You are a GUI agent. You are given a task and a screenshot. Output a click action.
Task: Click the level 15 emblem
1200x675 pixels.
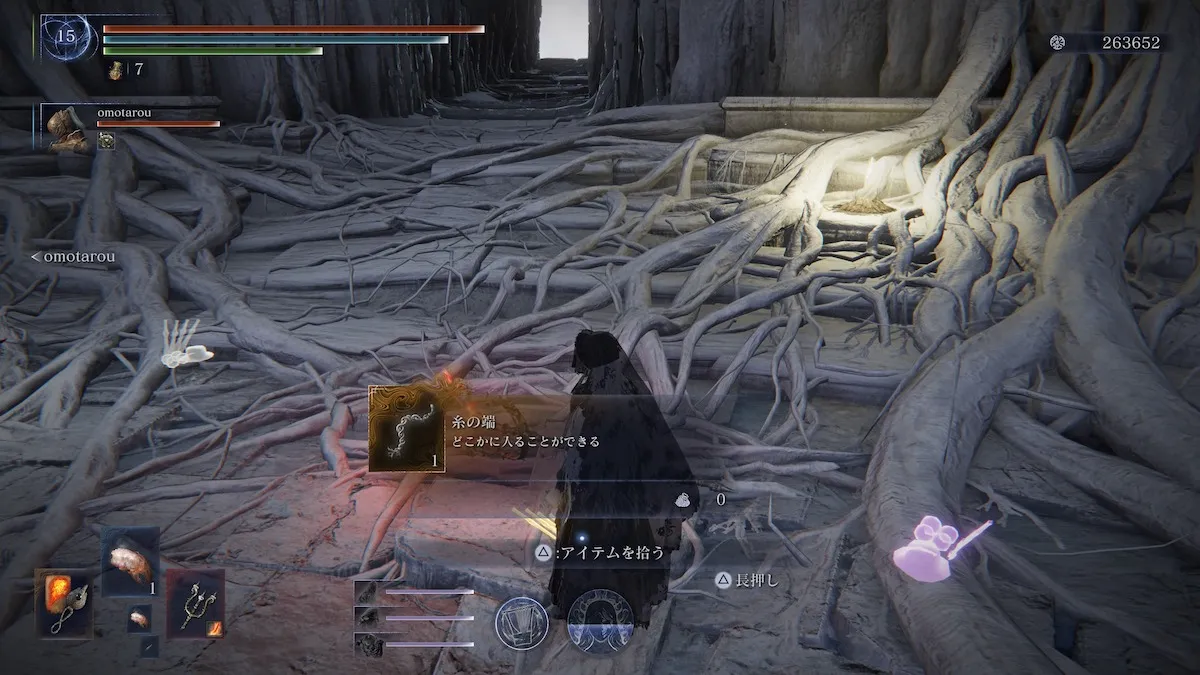pos(68,38)
